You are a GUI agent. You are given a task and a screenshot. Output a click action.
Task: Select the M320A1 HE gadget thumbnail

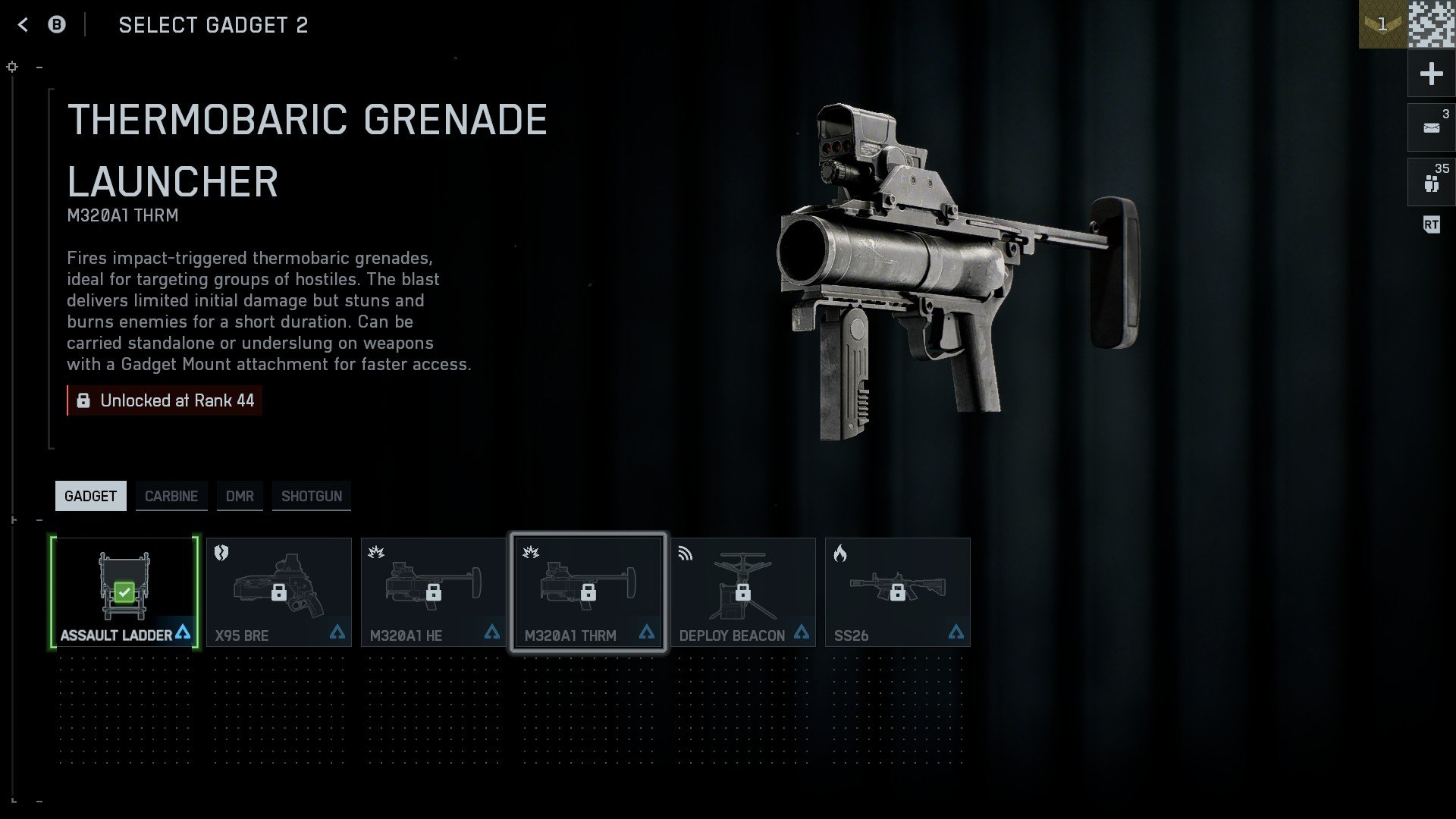(x=433, y=591)
